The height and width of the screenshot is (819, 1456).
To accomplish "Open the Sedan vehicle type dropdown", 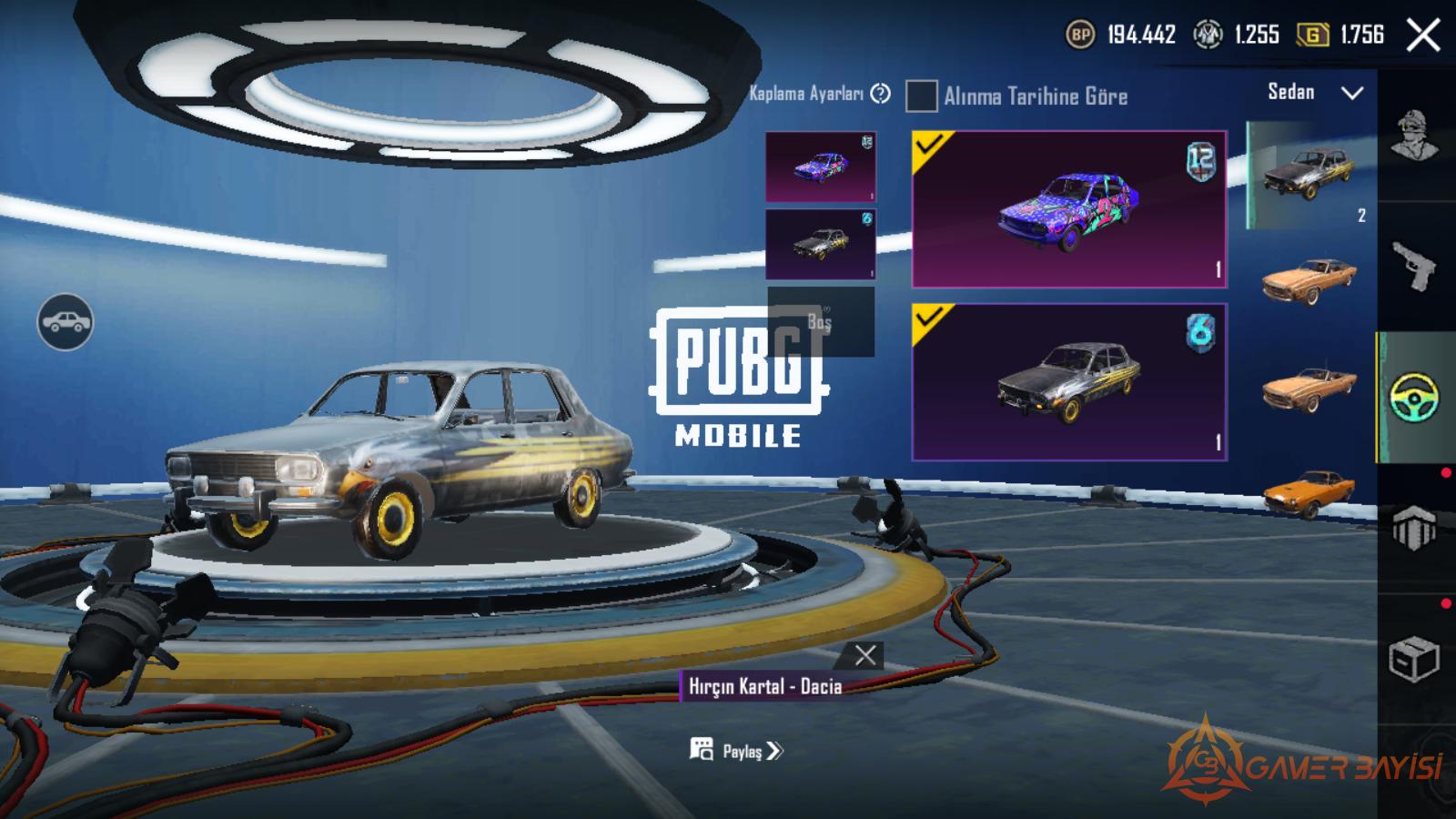I will [x=1315, y=93].
